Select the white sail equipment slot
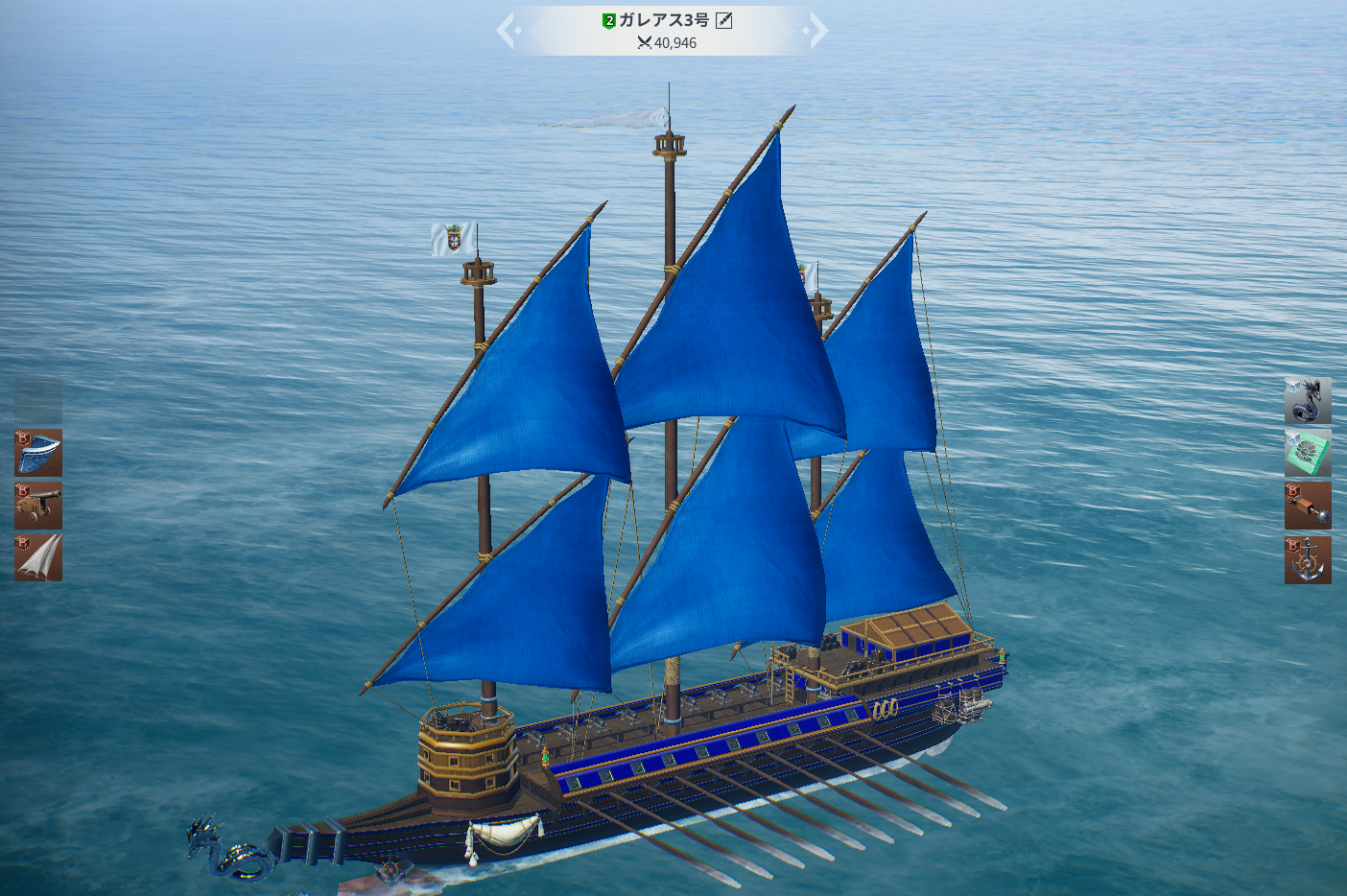The height and width of the screenshot is (896, 1347). tap(38, 558)
